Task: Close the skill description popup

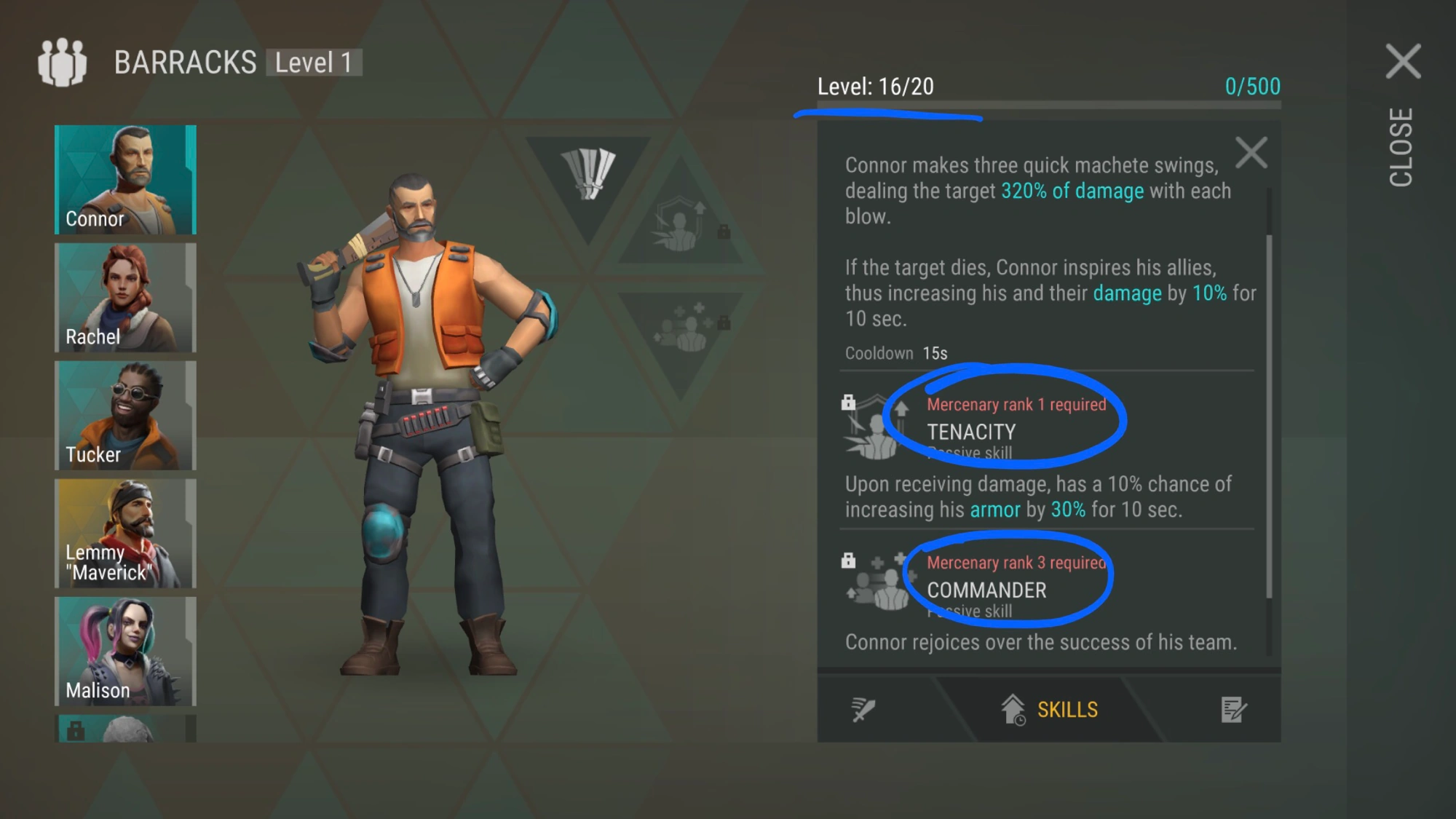Action: (x=1252, y=153)
